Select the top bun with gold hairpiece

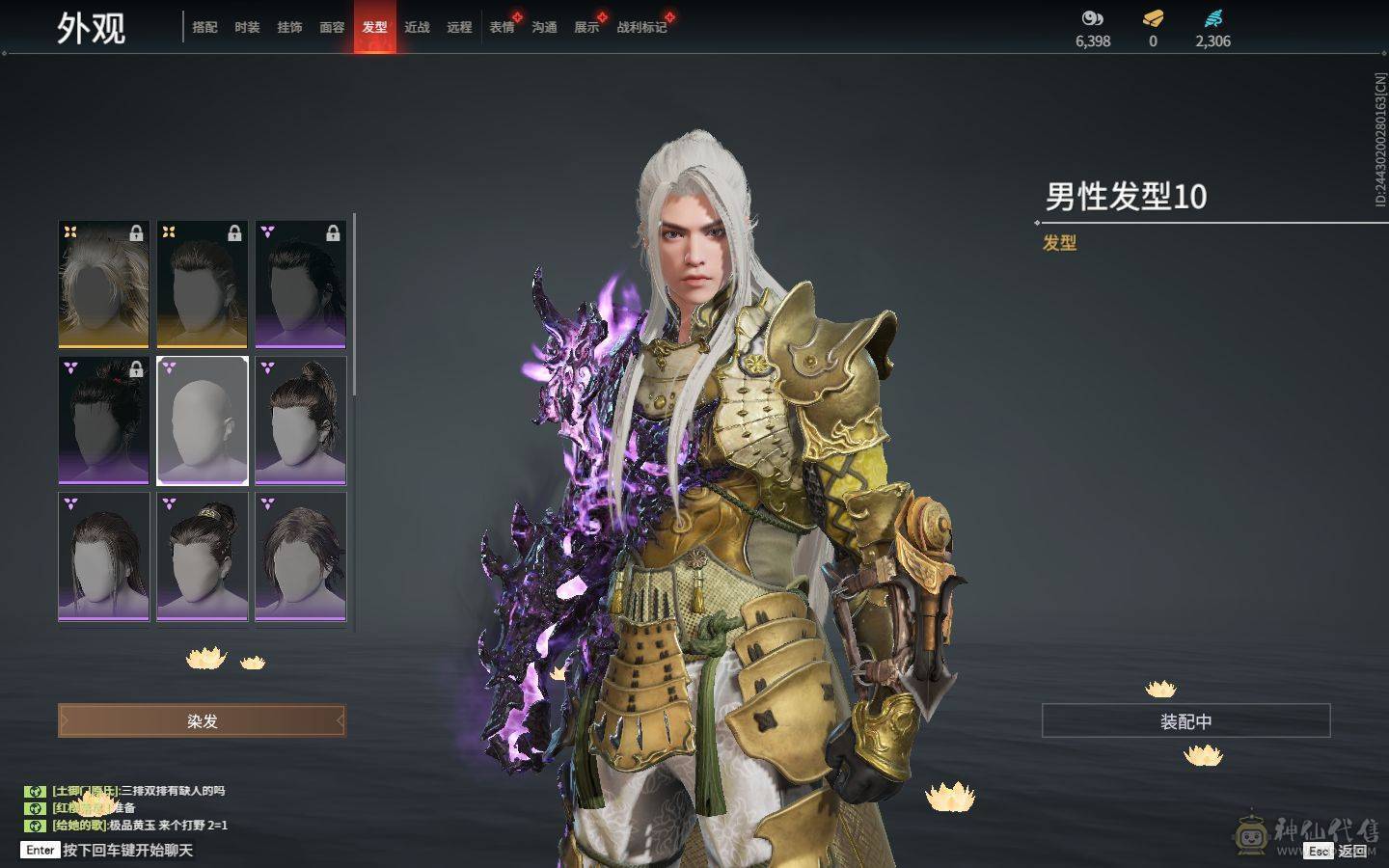203,556
